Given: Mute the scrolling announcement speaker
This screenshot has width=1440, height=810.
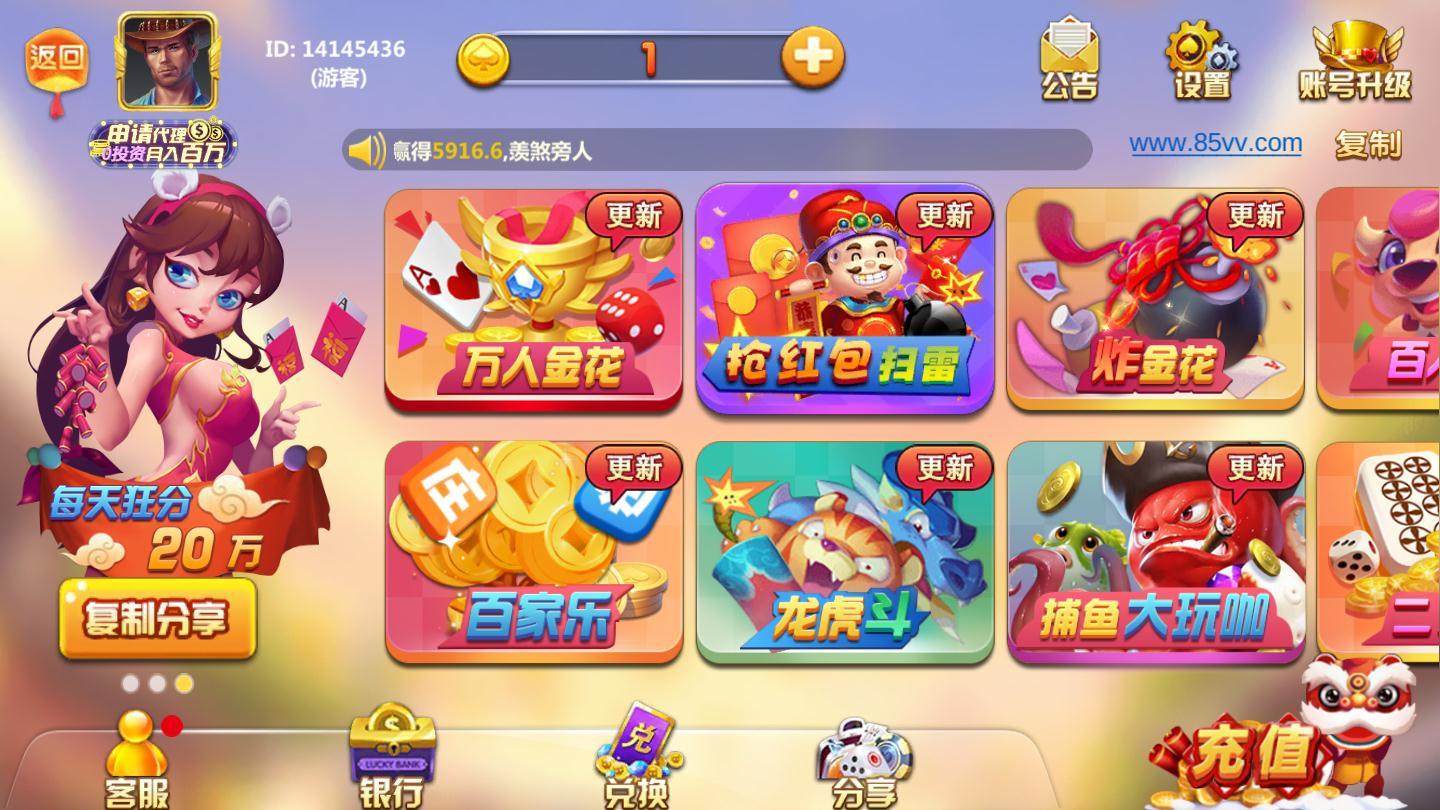Looking at the screenshot, I should (366, 150).
